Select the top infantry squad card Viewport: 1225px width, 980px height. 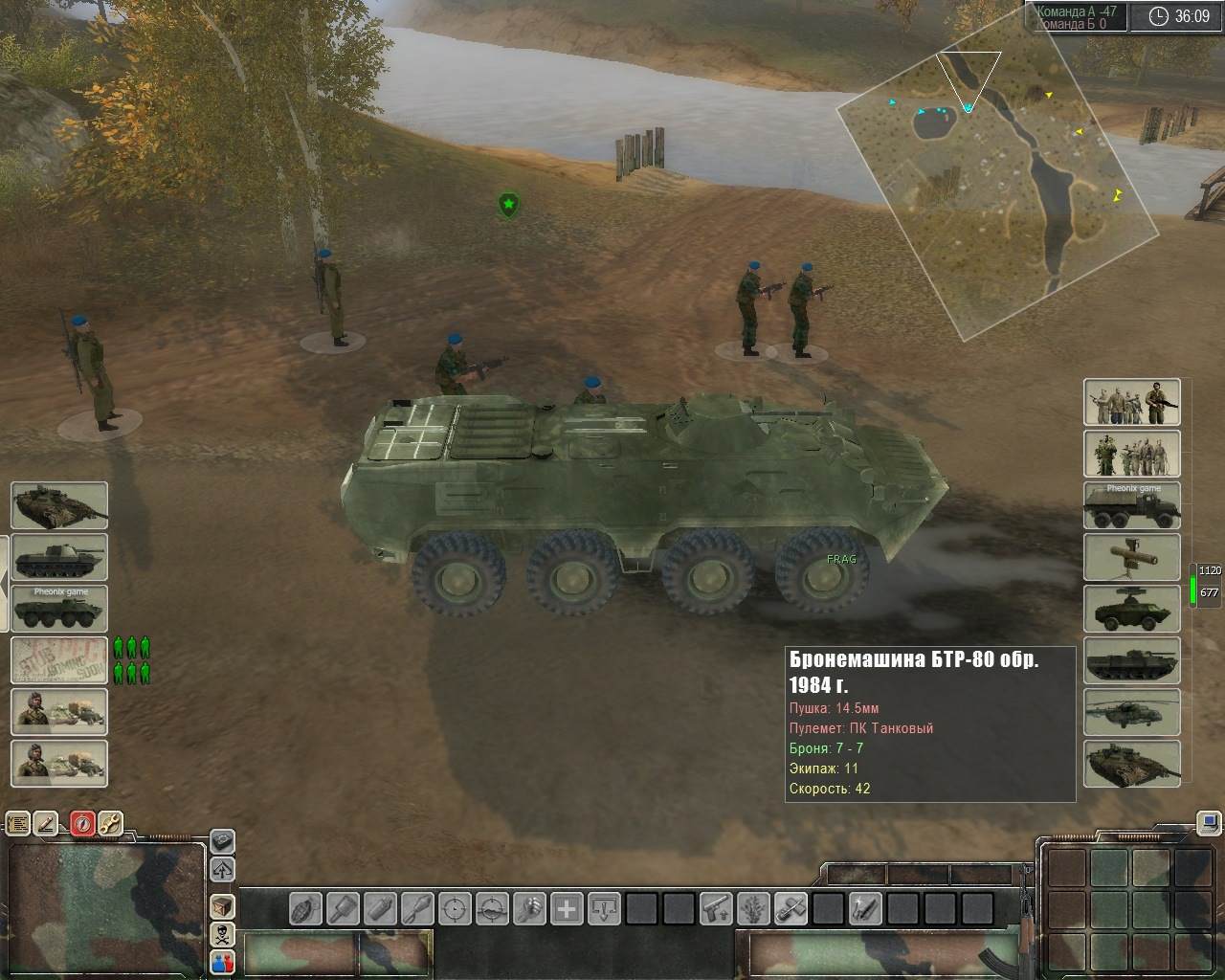(x=1131, y=402)
